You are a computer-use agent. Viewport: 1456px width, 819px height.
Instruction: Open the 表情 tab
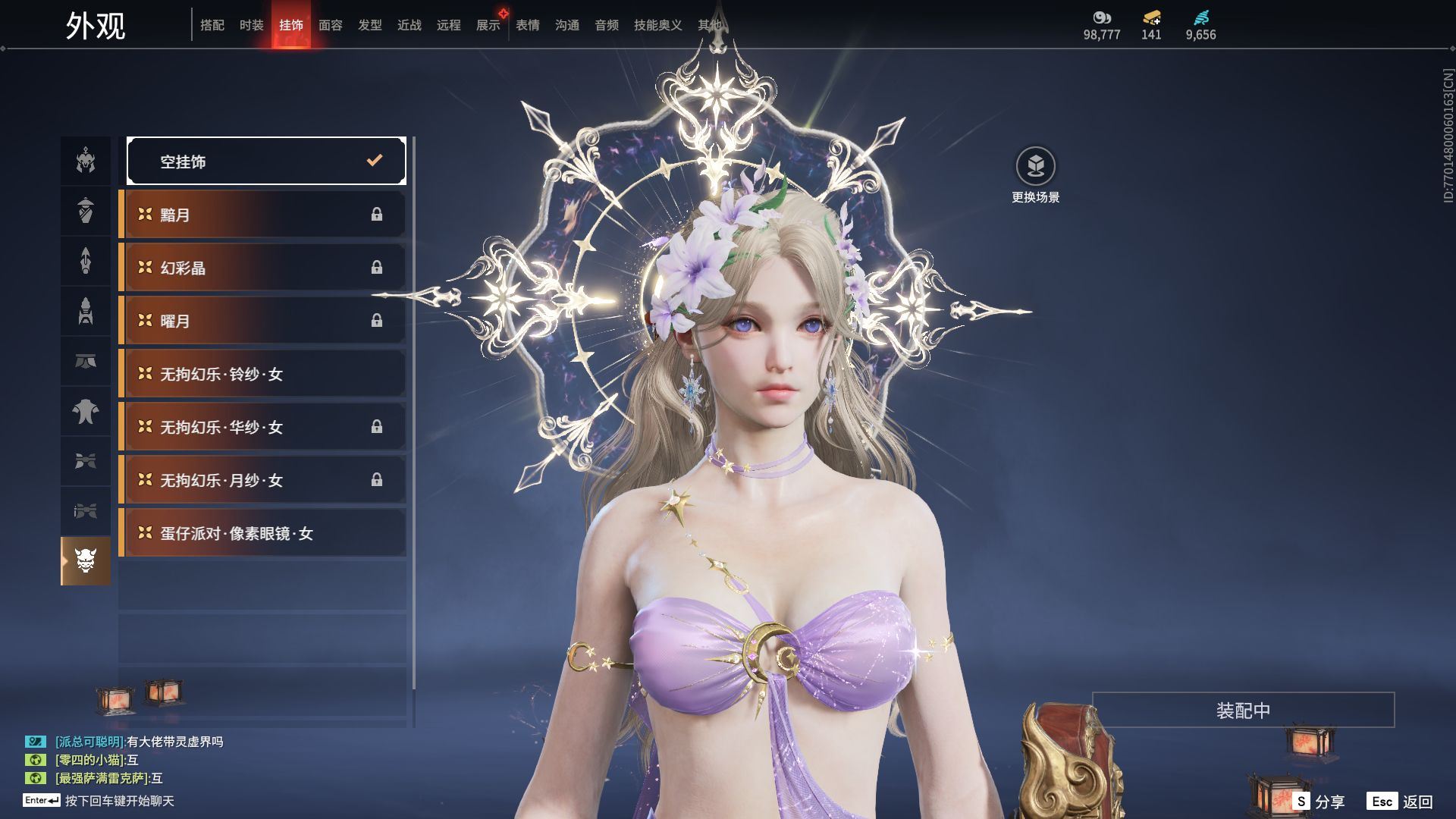[528, 26]
